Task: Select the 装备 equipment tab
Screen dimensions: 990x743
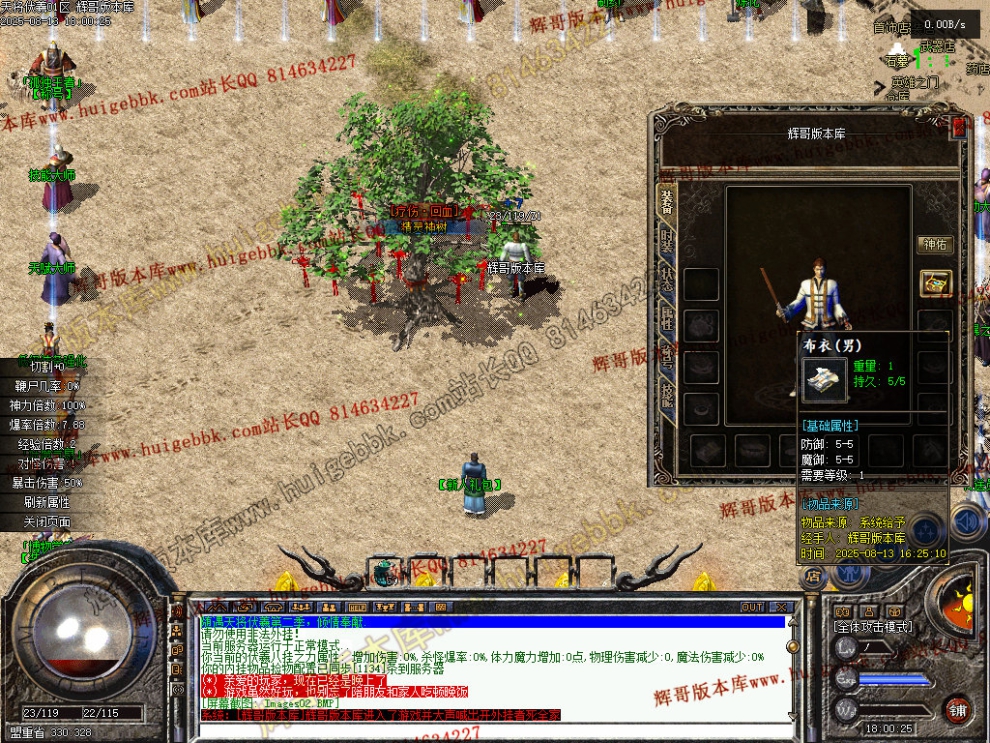Action: [667, 203]
